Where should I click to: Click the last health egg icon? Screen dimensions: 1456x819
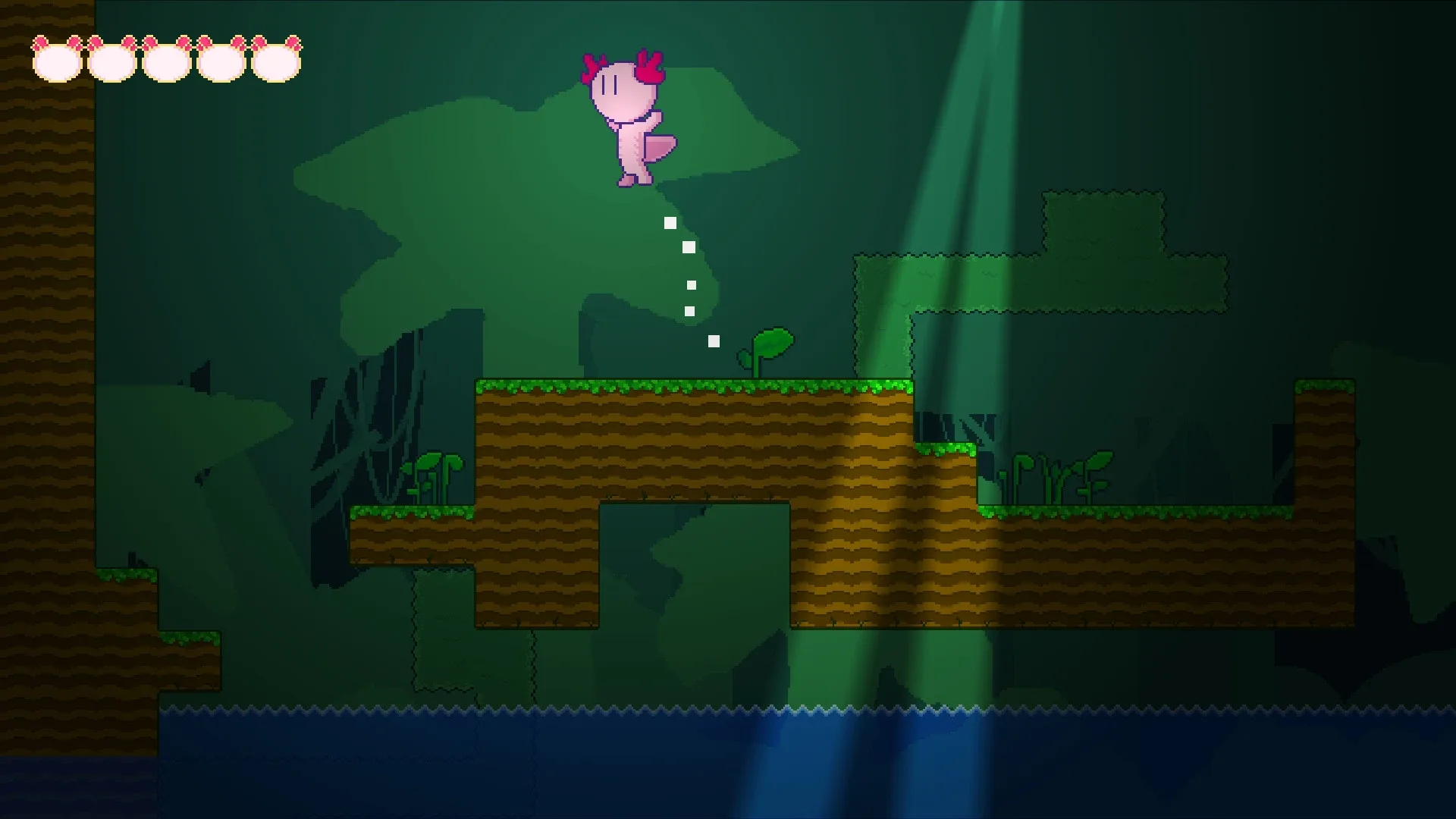pos(276,62)
